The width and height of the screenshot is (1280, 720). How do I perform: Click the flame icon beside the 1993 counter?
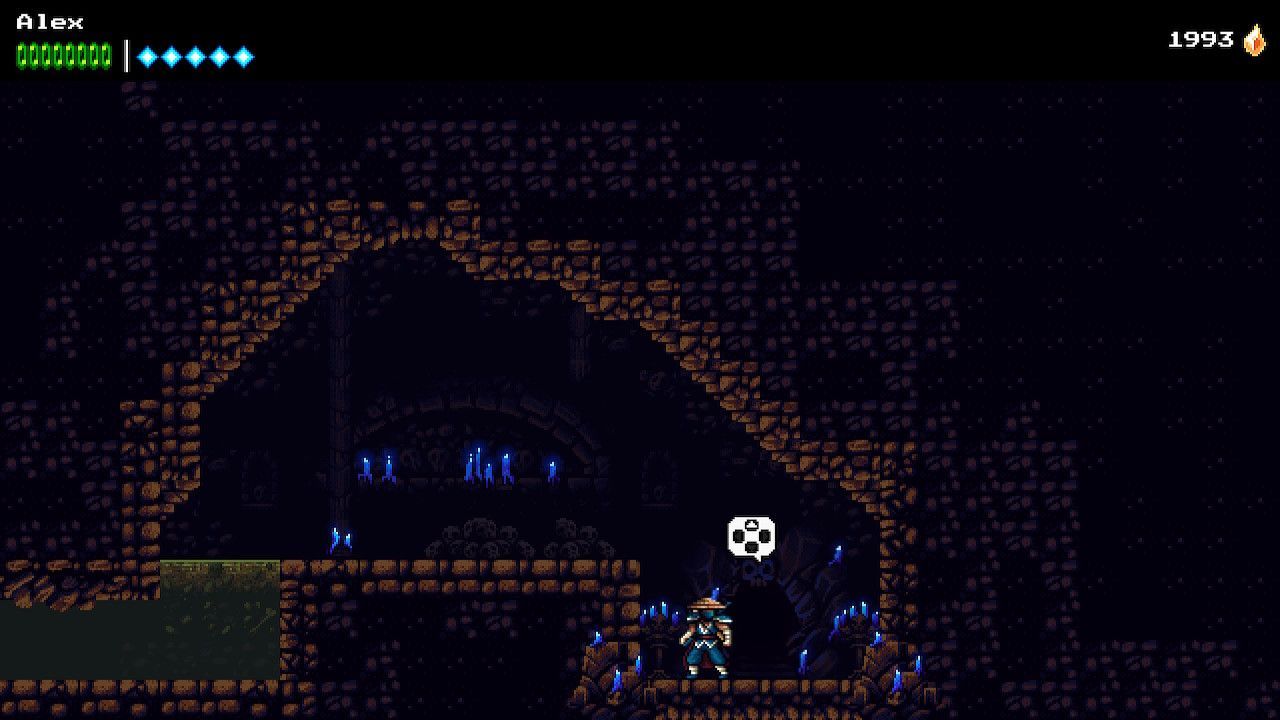coord(1252,41)
